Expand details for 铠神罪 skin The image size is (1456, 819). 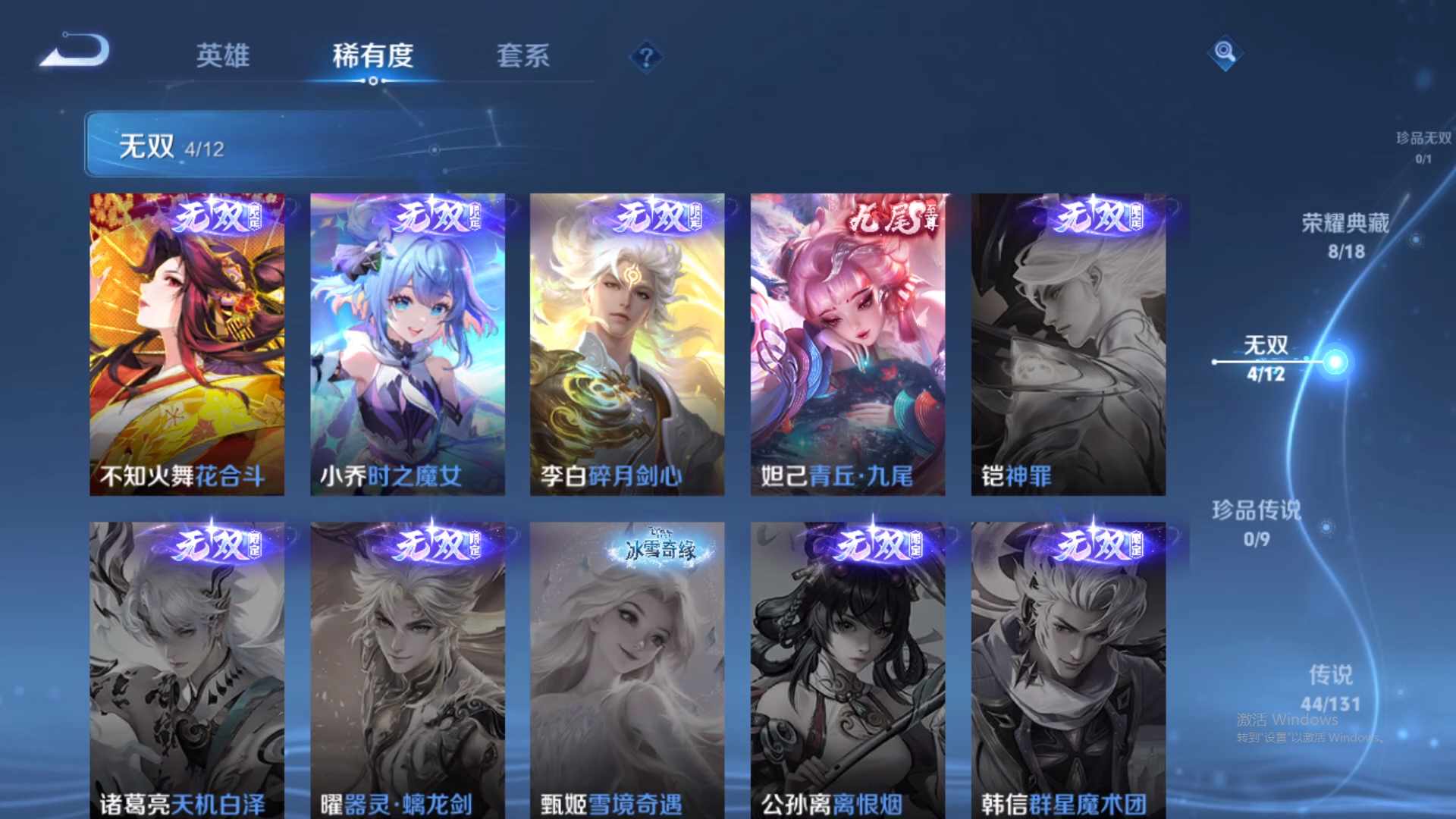[x=1066, y=345]
